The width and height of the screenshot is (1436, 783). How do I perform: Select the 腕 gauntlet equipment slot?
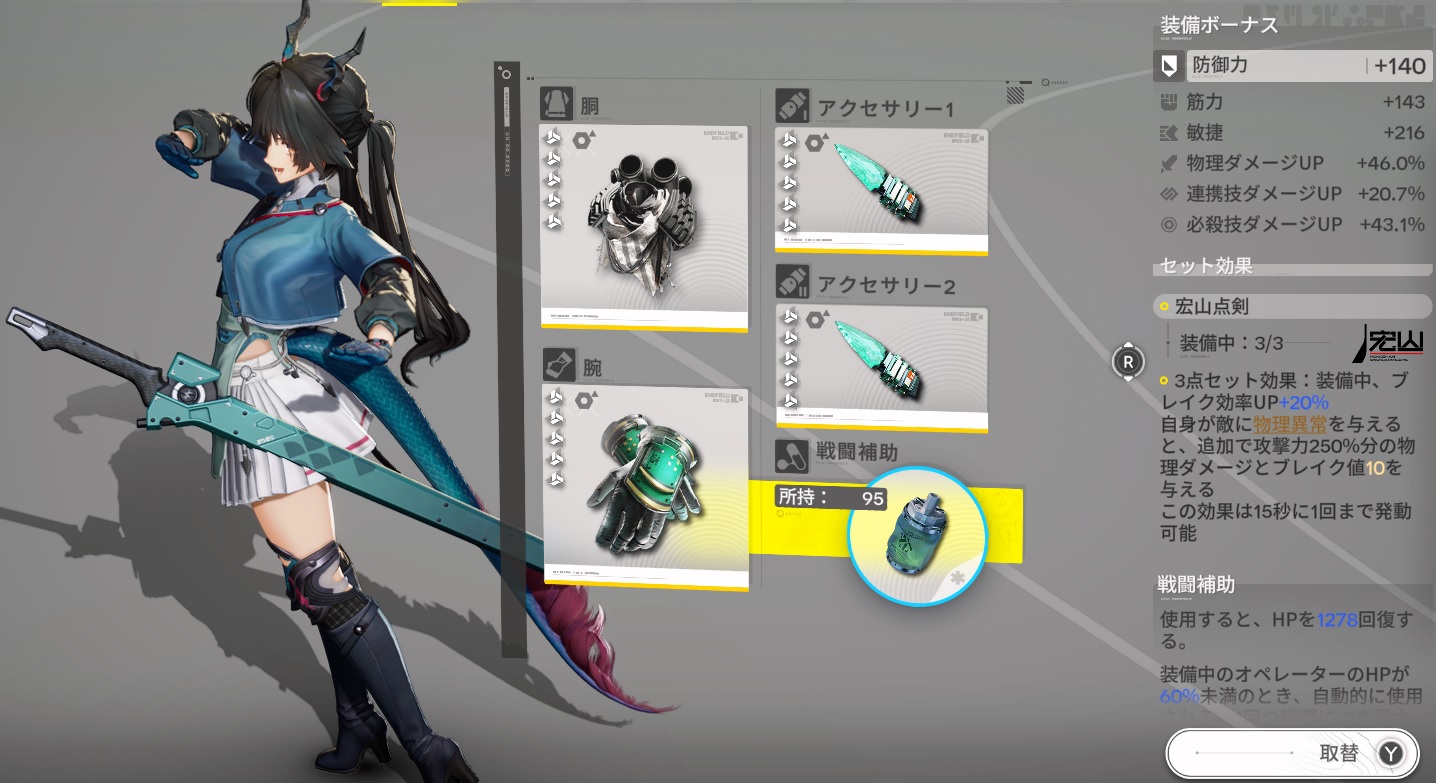(645, 486)
